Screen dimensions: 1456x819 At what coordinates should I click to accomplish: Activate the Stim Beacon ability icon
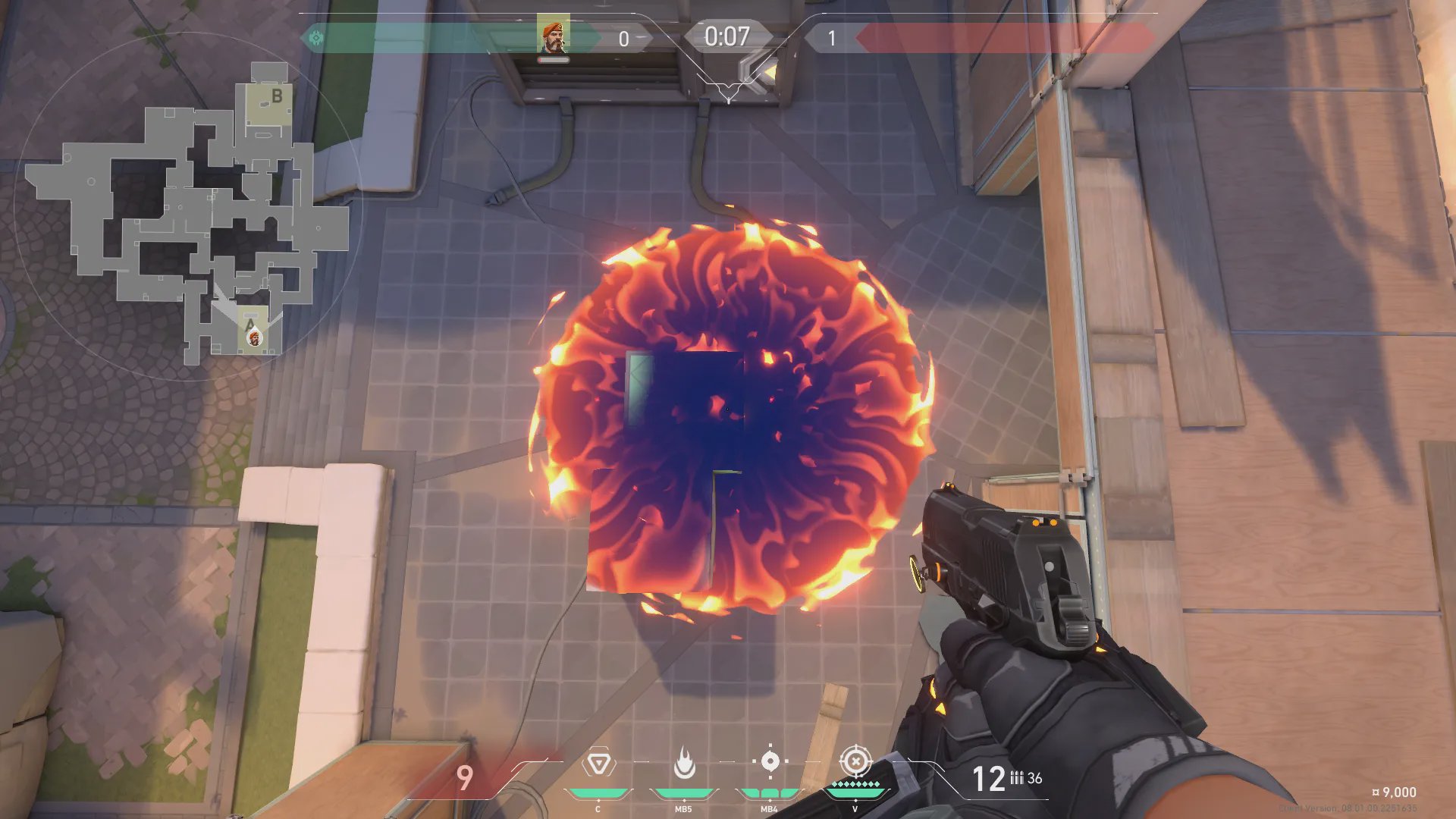click(598, 763)
